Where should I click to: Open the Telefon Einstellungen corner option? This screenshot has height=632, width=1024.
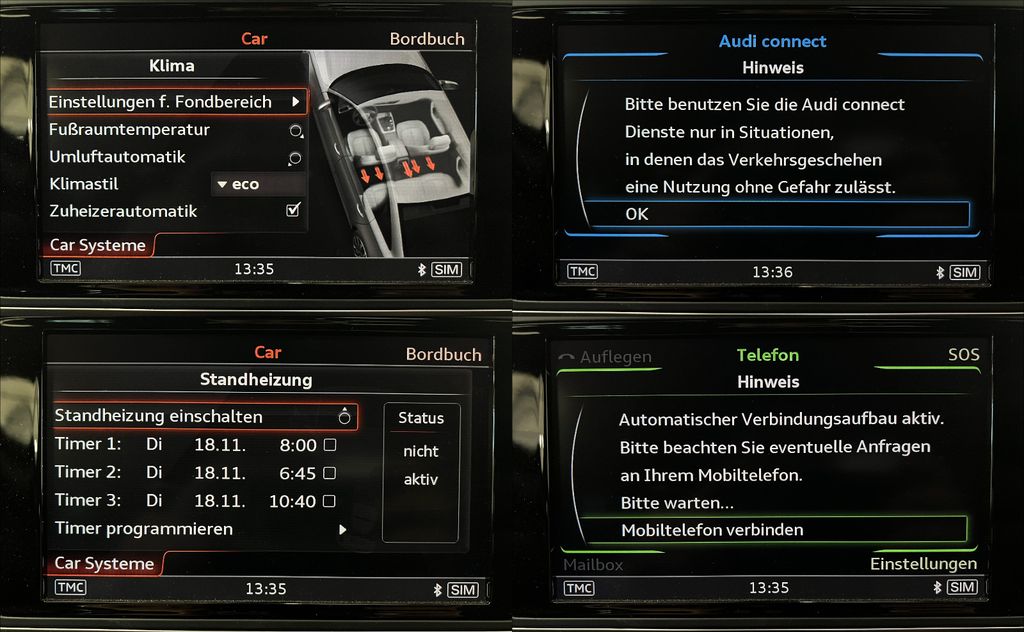[922, 564]
